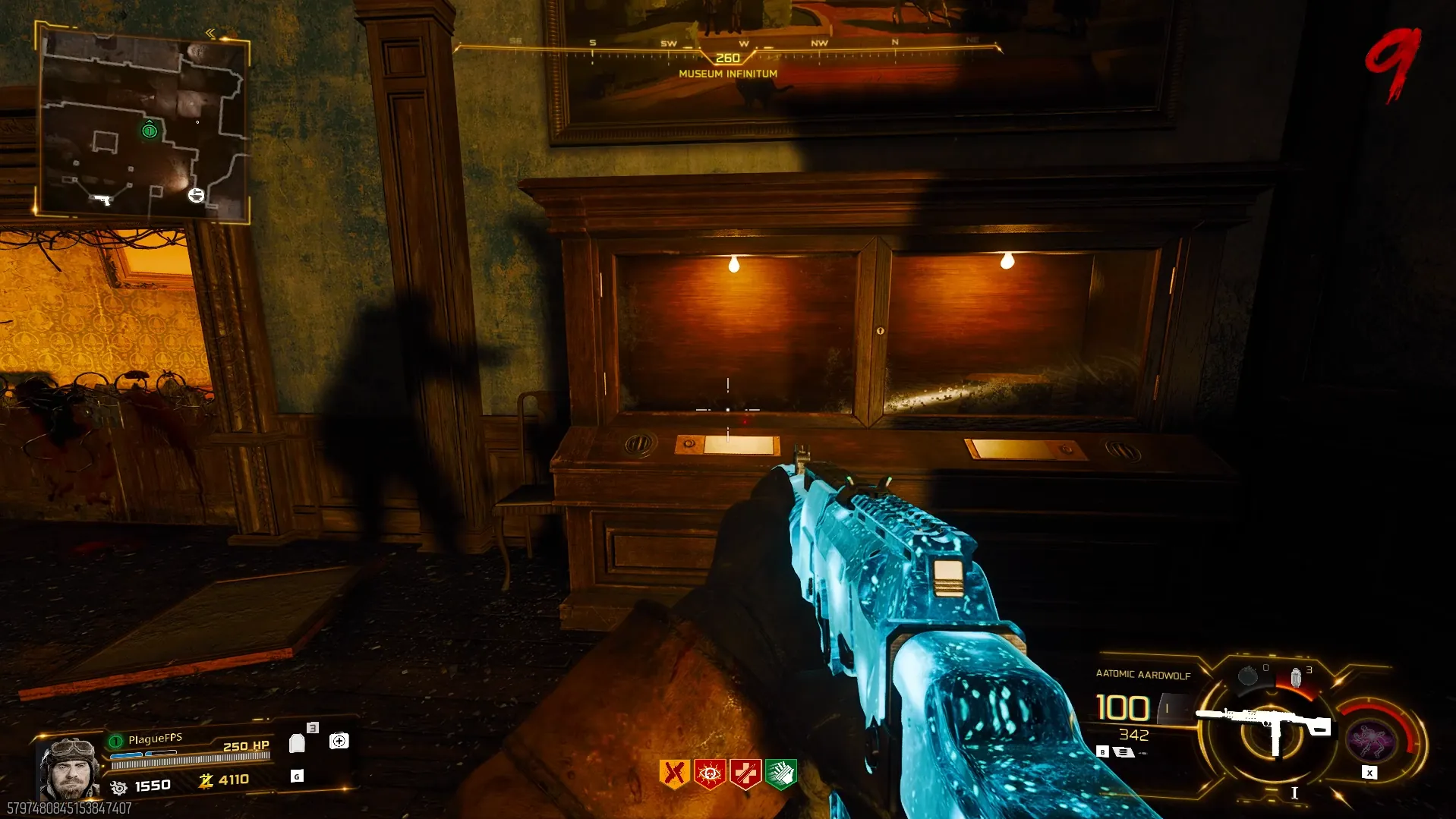Select the pistol wall-buy marker on minimap
The image size is (1456, 819).
point(102,200)
